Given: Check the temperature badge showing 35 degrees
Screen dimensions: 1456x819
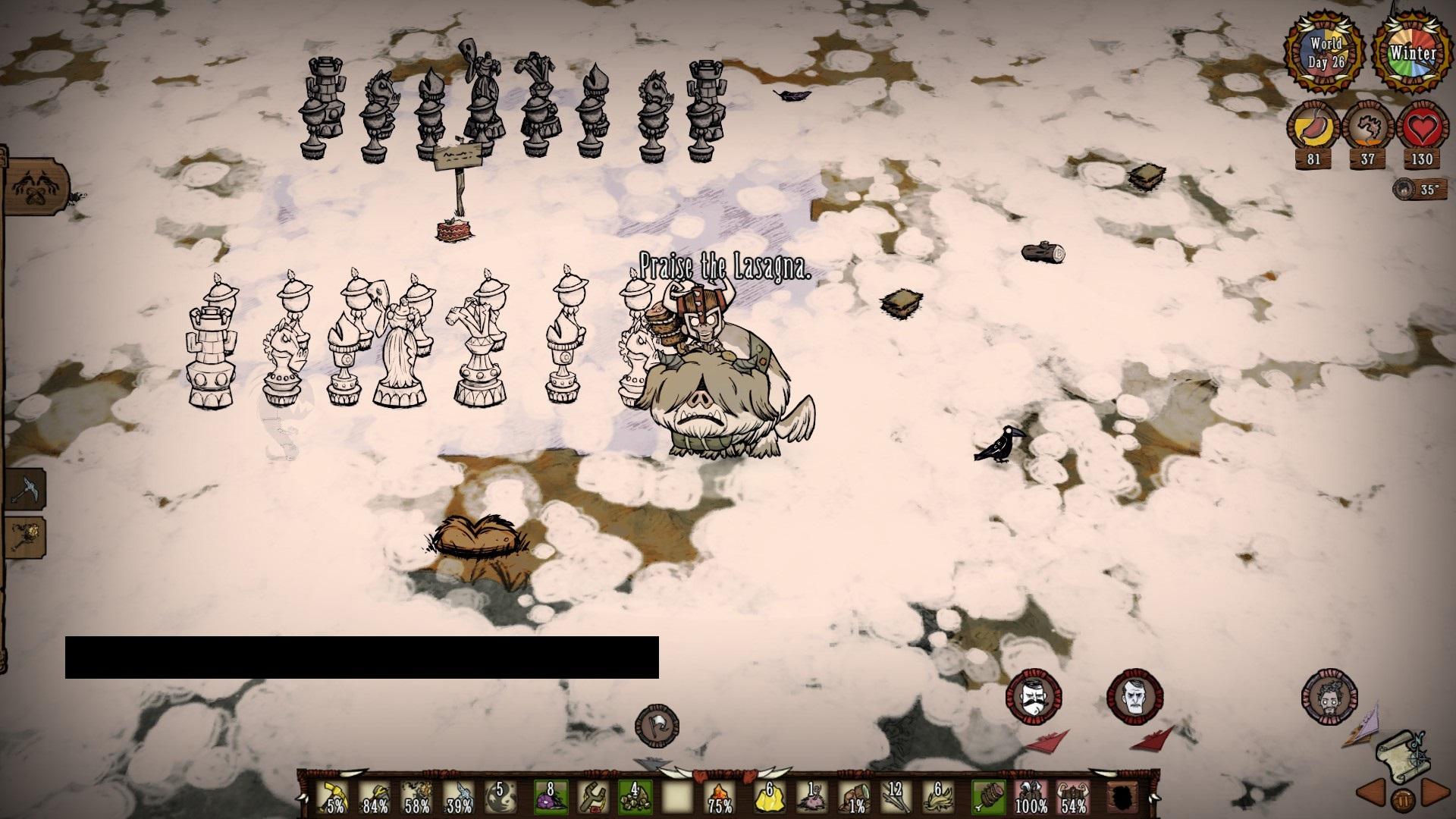Looking at the screenshot, I should coord(1420,190).
